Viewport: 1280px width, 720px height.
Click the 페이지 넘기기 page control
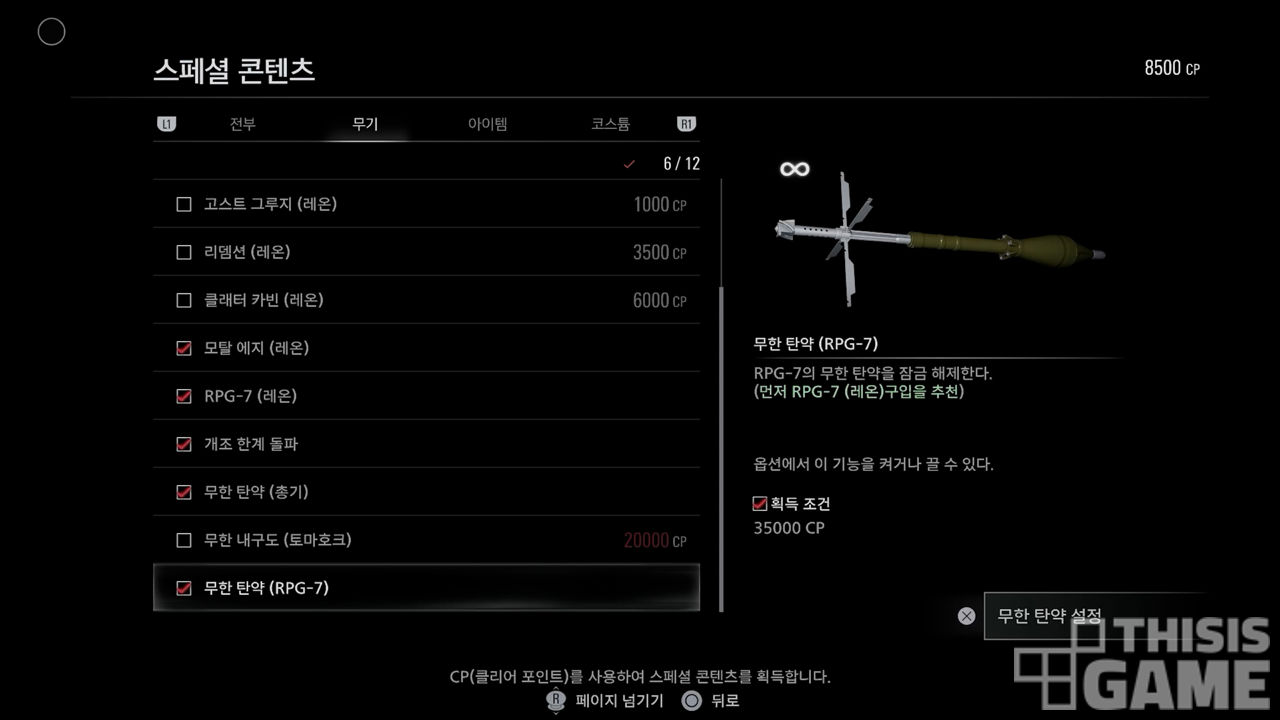606,701
